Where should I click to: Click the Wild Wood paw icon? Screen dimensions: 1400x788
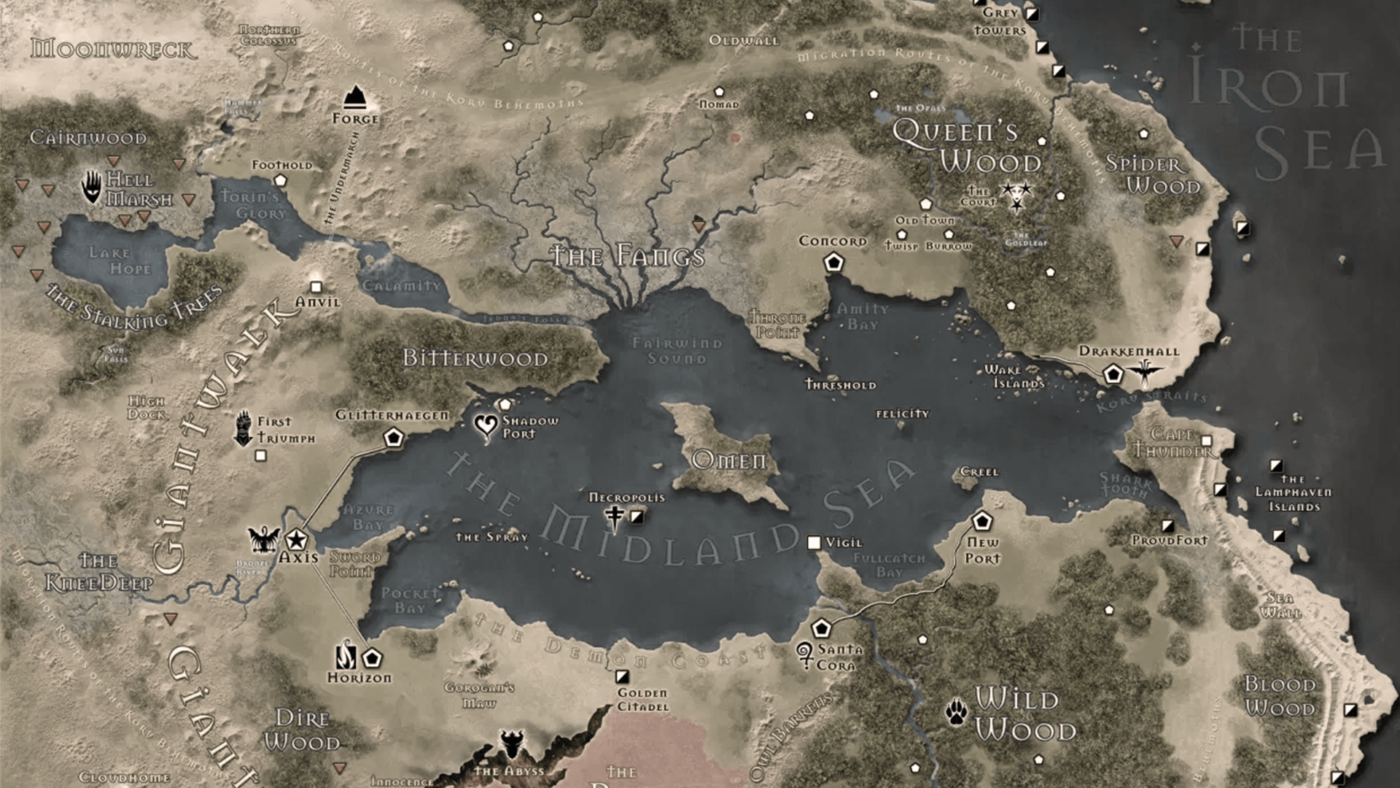956,711
